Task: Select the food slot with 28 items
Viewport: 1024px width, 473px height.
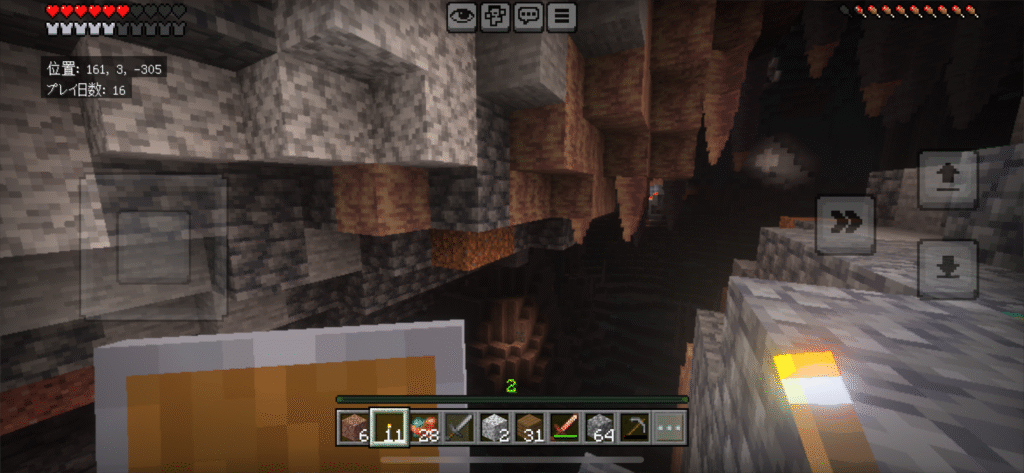Action: (x=424, y=427)
